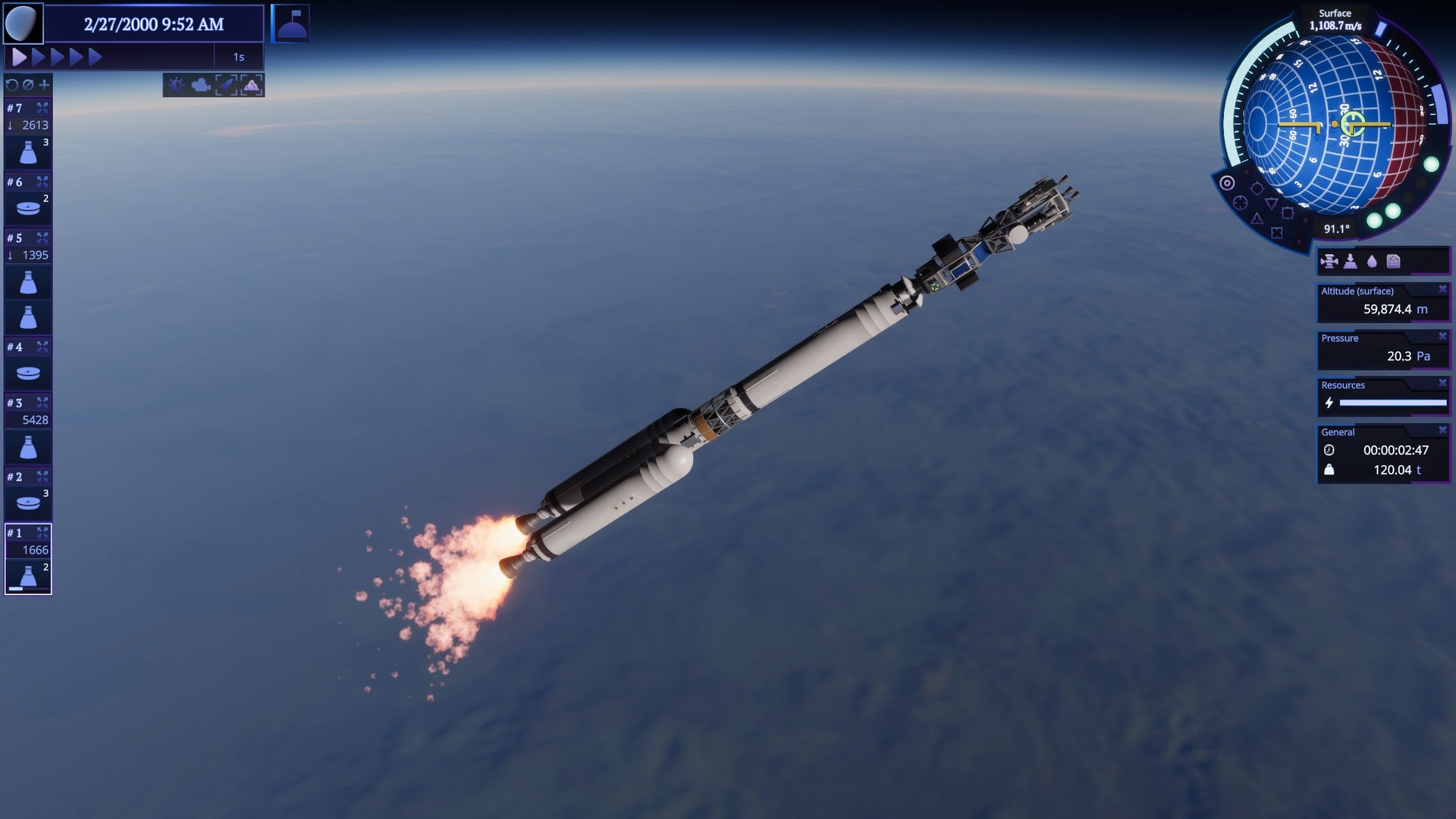
Task: Select the video camera icon
Action: 199,86
